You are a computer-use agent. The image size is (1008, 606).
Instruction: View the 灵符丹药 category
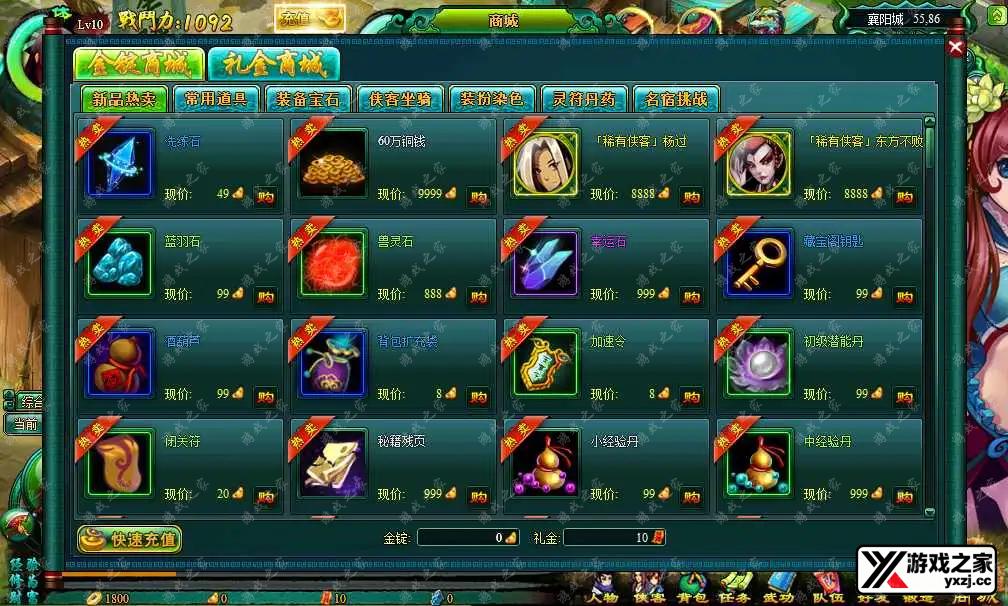584,99
